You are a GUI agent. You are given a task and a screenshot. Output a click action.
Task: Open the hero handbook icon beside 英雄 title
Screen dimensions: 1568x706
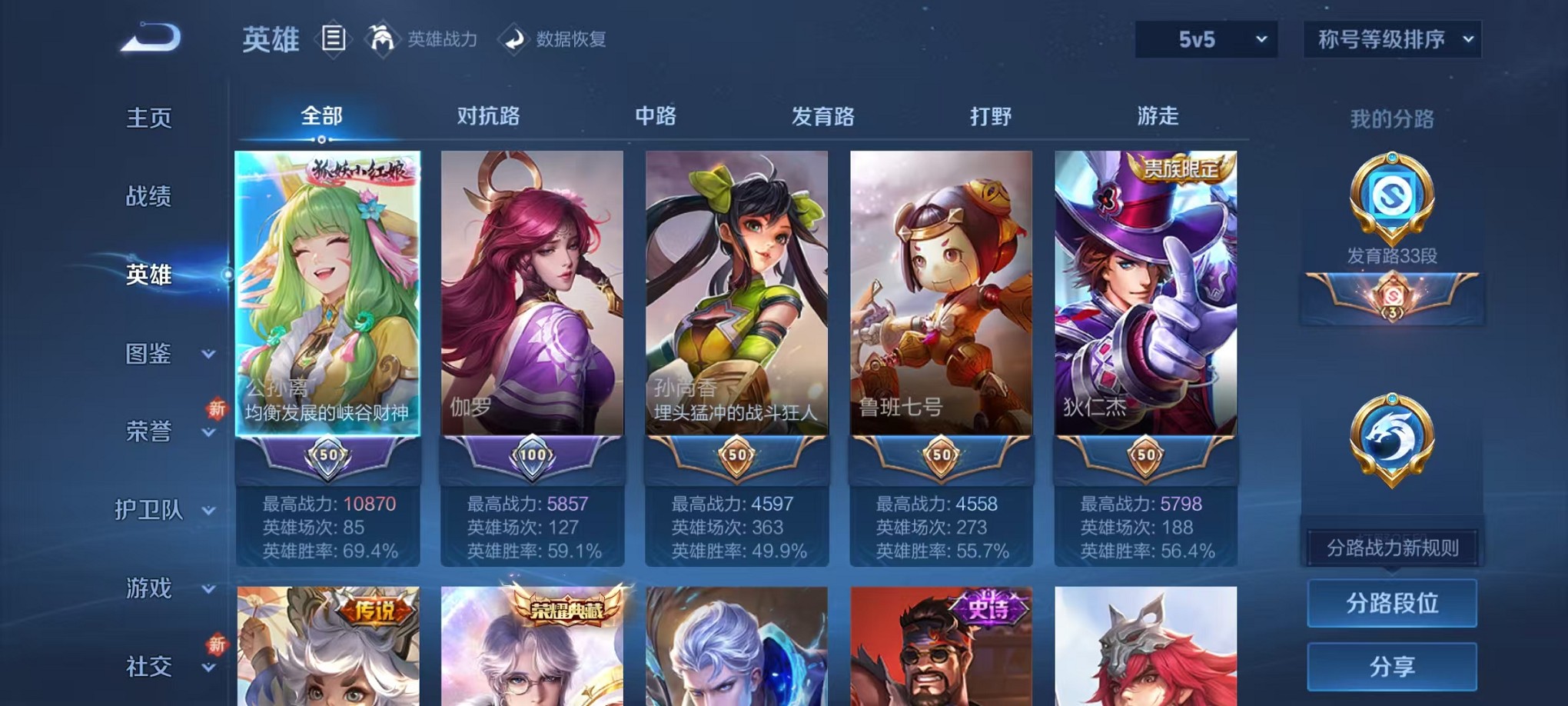tap(334, 38)
